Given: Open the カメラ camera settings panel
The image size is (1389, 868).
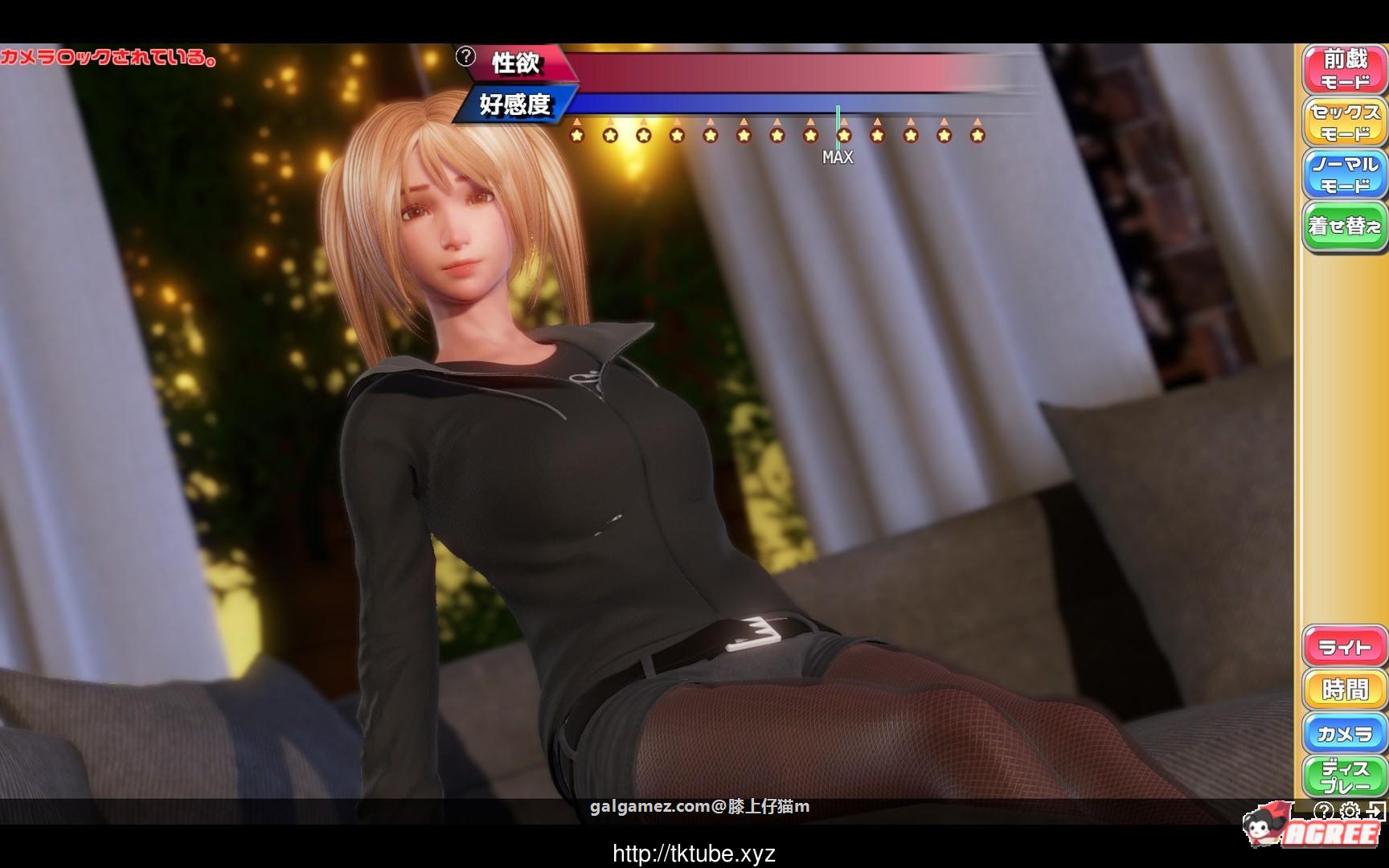Looking at the screenshot, I should point(1346,733).
